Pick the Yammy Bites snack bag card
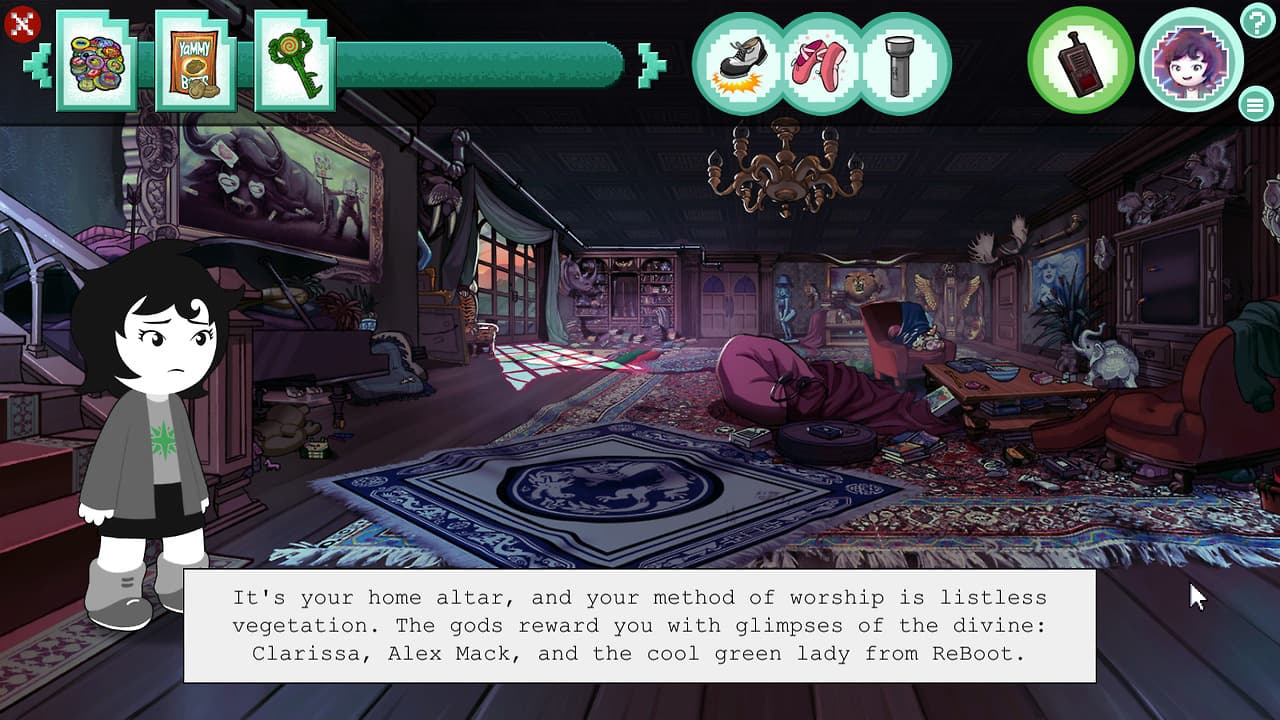The height and width of the screenshot is (720, 1280). click(x=195, y=62)
